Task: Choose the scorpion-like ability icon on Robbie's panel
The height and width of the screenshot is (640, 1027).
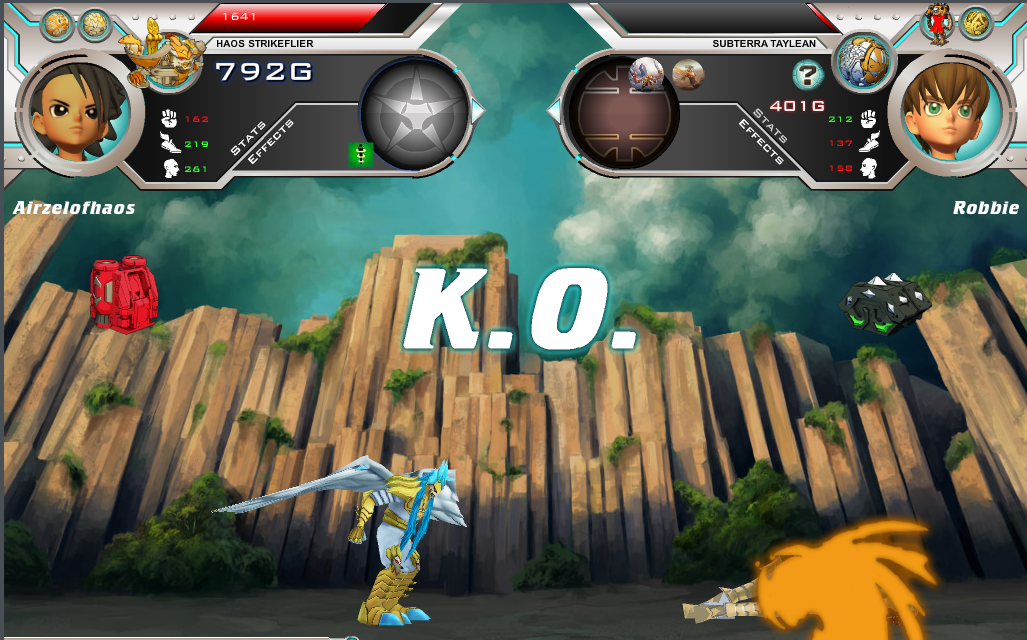Action: click(x=647, y=73)
